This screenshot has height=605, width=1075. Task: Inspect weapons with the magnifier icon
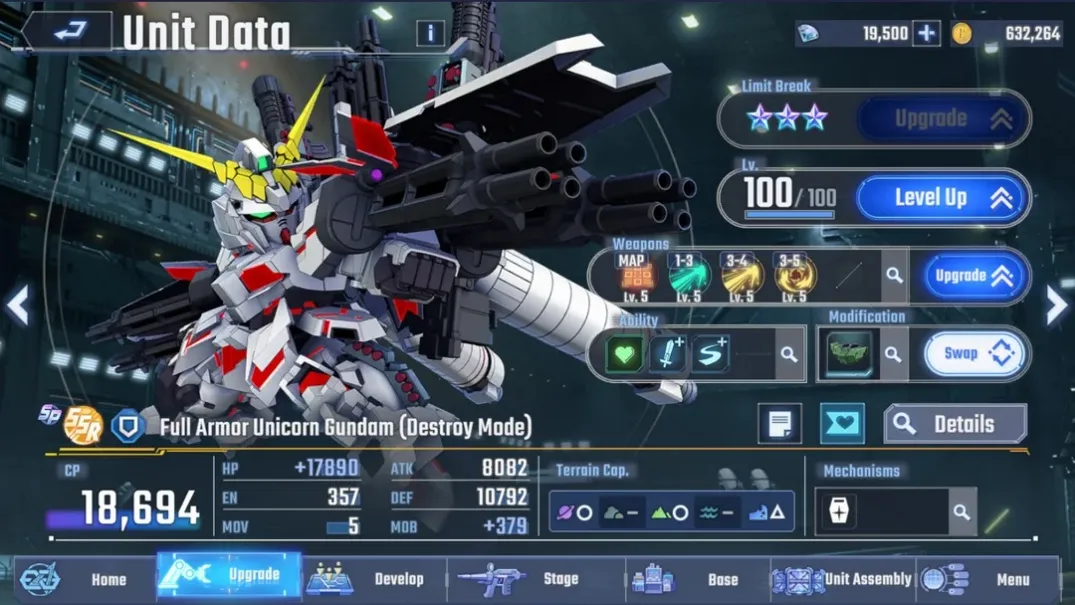pyautogui.click(x=894, y=276)
